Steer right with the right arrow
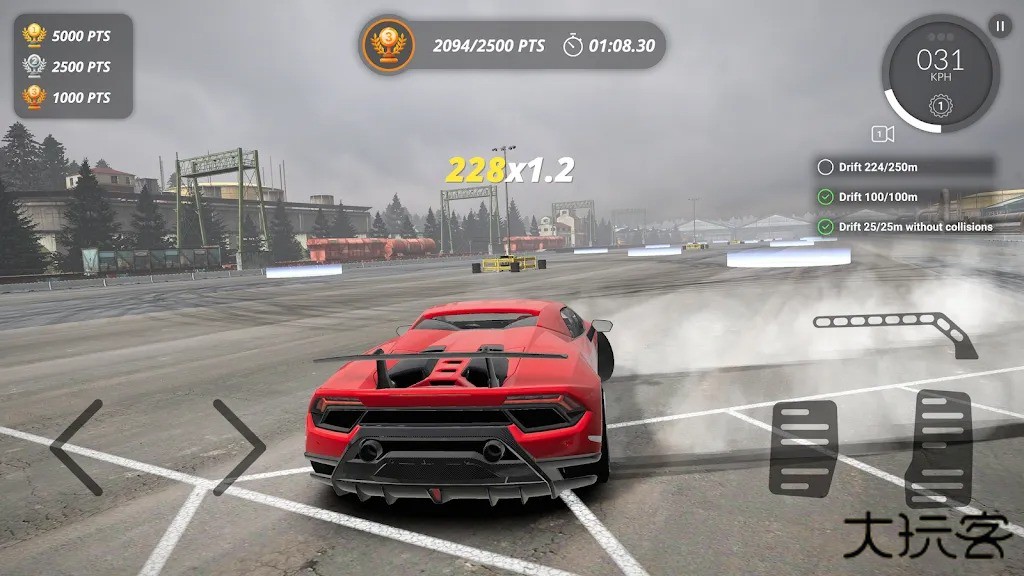 239,447
